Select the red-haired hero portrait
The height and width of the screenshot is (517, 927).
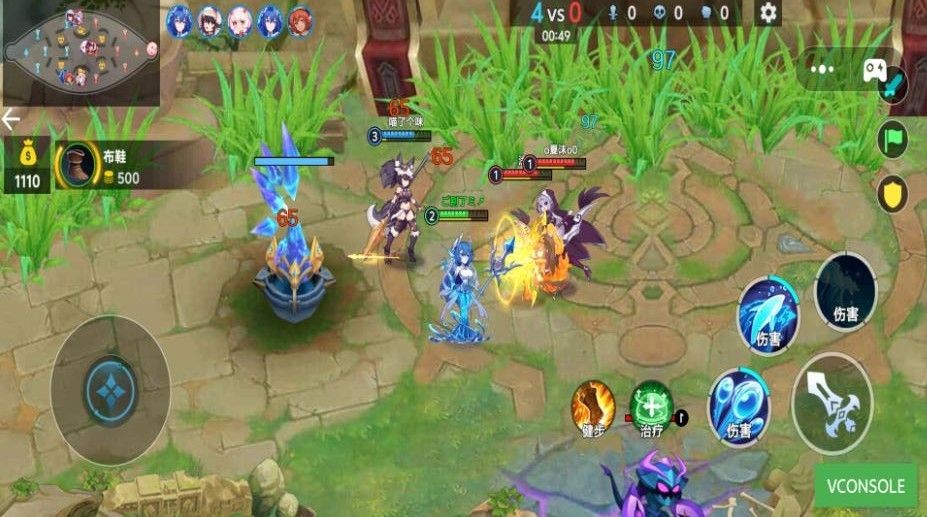pos(300,21)
